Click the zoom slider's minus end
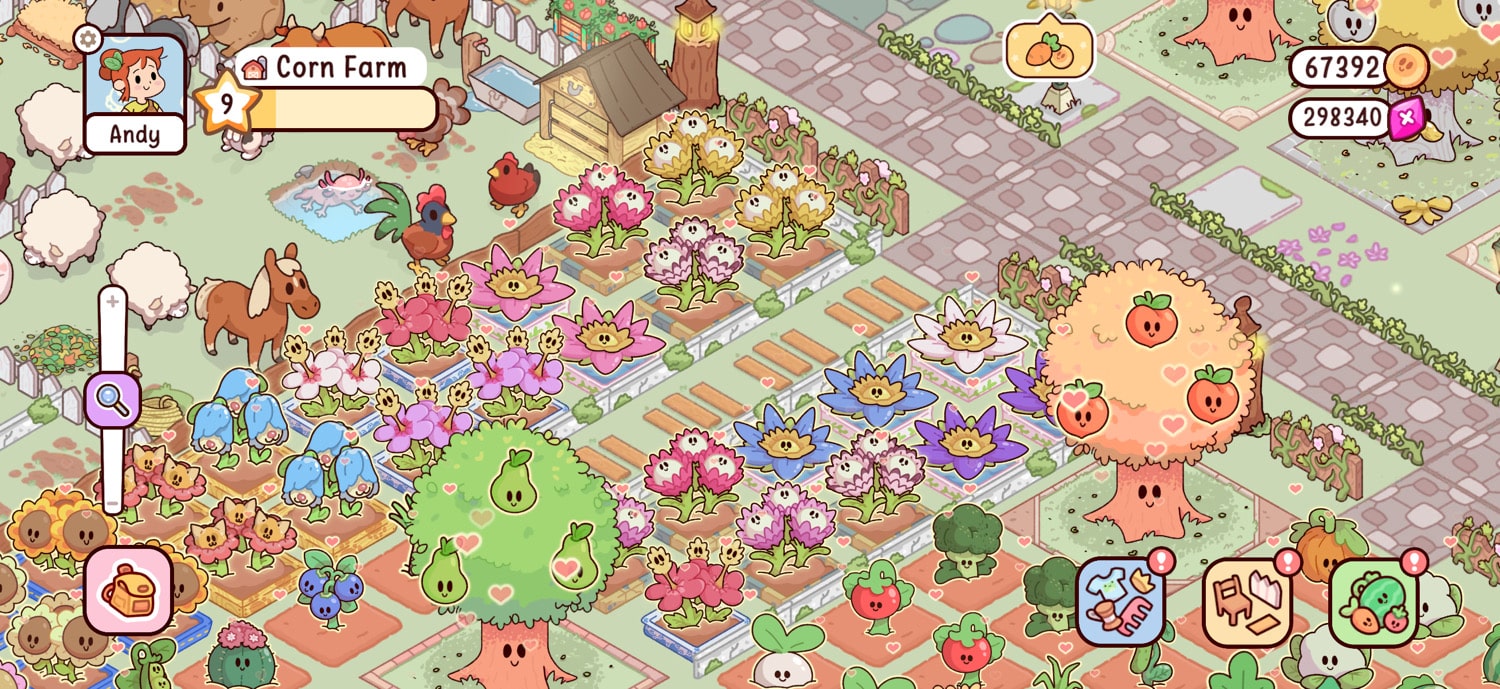Image resolution: width=1500 pixels, height=689 pixels. [113, 502]
